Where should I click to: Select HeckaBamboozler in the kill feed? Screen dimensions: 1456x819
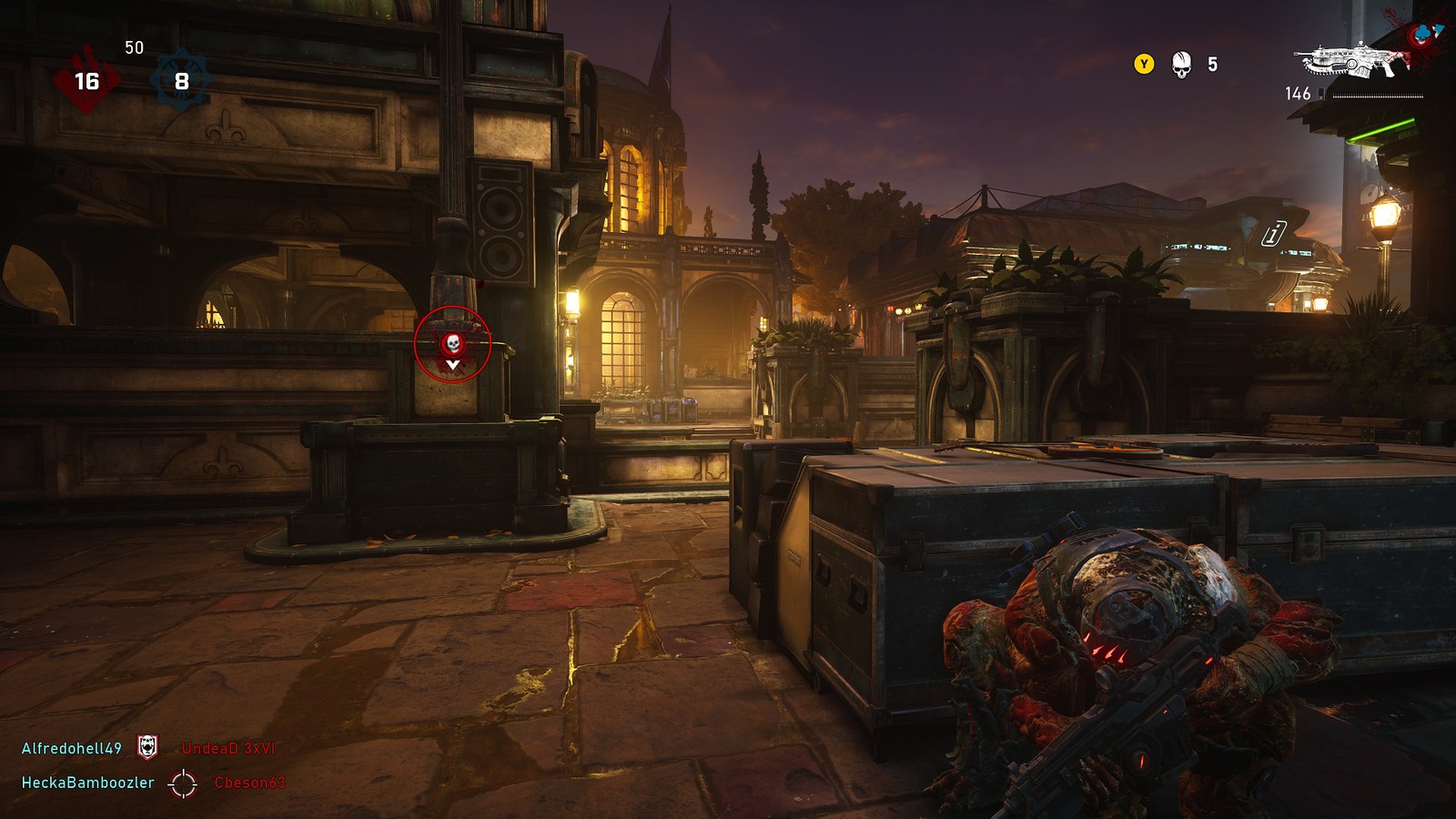[x=88, y=783]
